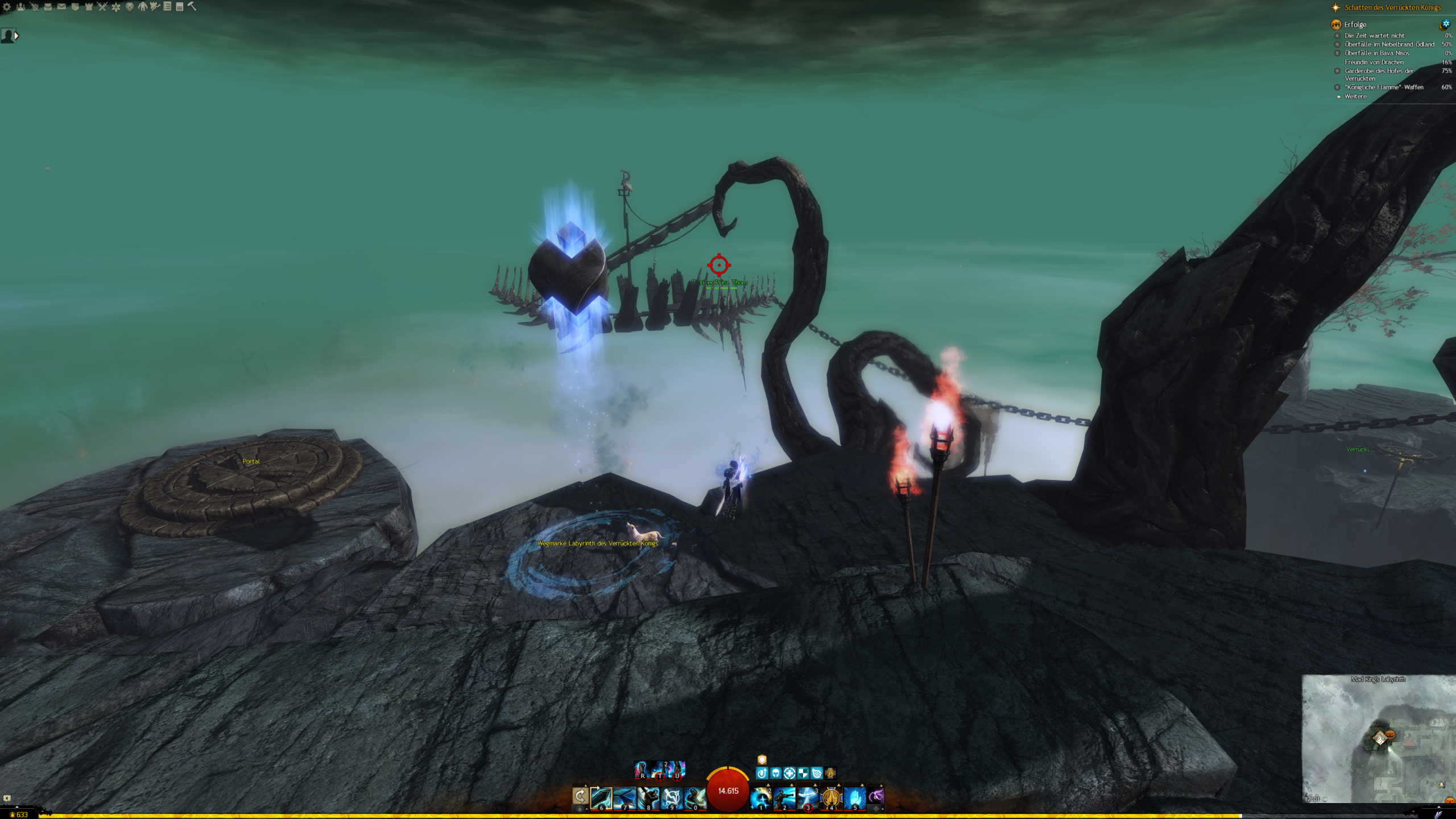This screenshot has height=819, width=1456.
Task: Open the inventory bag icon
Action: click(x=48, y=7)
